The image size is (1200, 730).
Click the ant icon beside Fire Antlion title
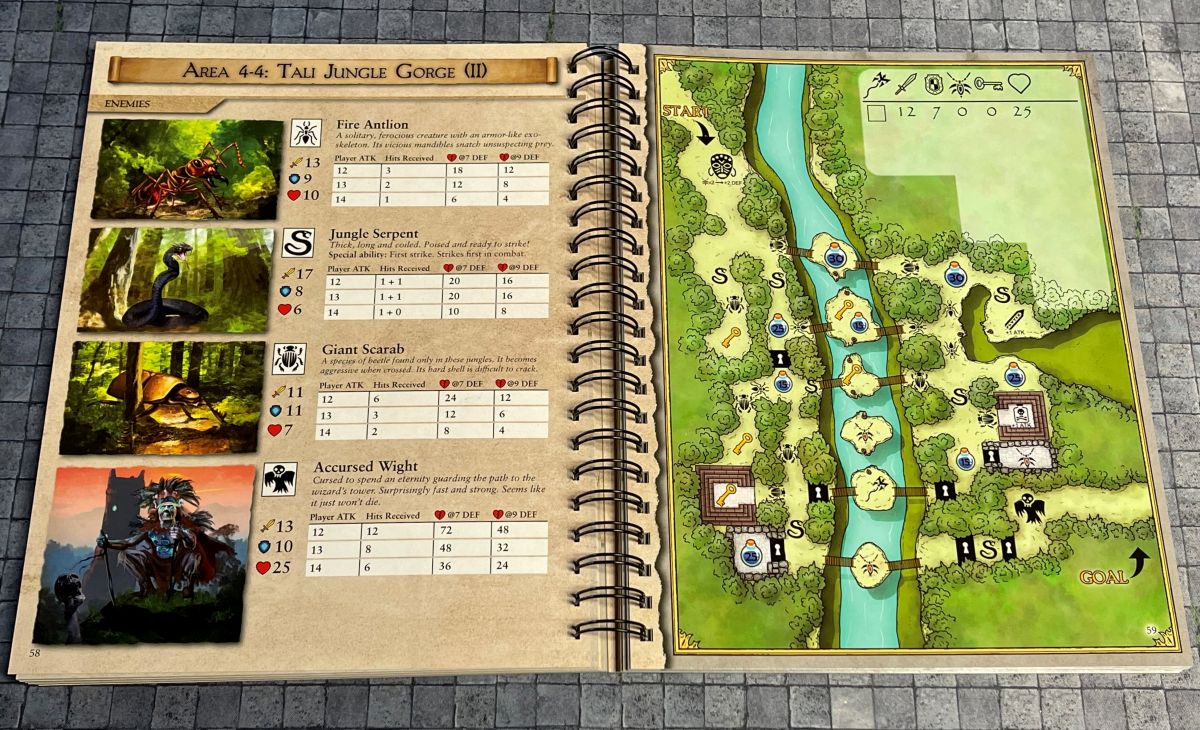(x=305, y=133)
